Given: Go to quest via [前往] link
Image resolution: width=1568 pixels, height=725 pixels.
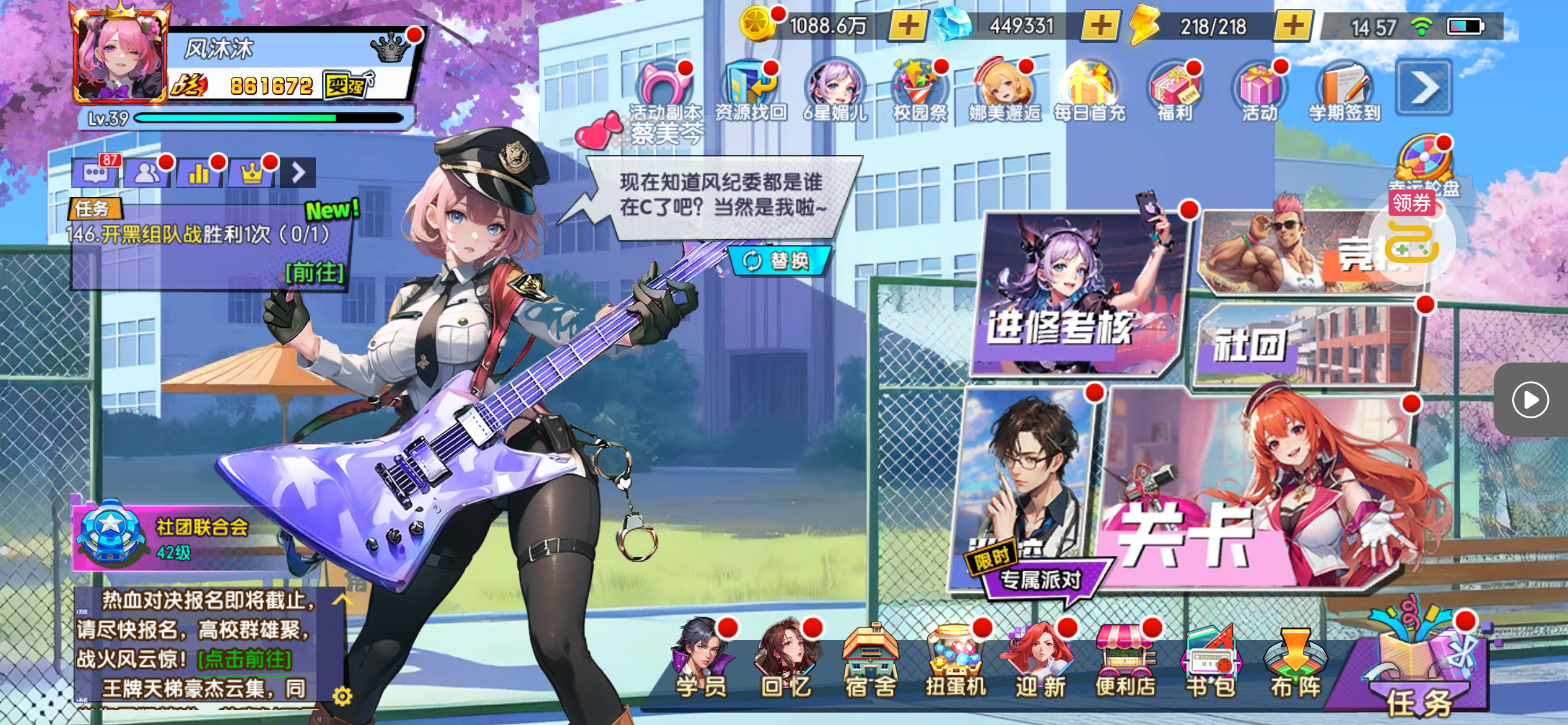Looking at the screenshot, I should click(314, 273).
